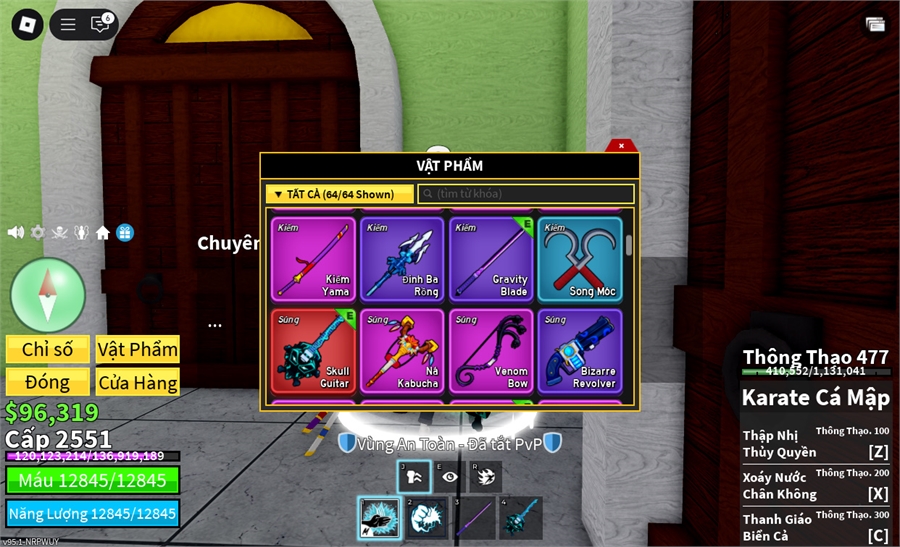
Task: Open the Chỉ số stats menu
Action: tap(48, 349)
